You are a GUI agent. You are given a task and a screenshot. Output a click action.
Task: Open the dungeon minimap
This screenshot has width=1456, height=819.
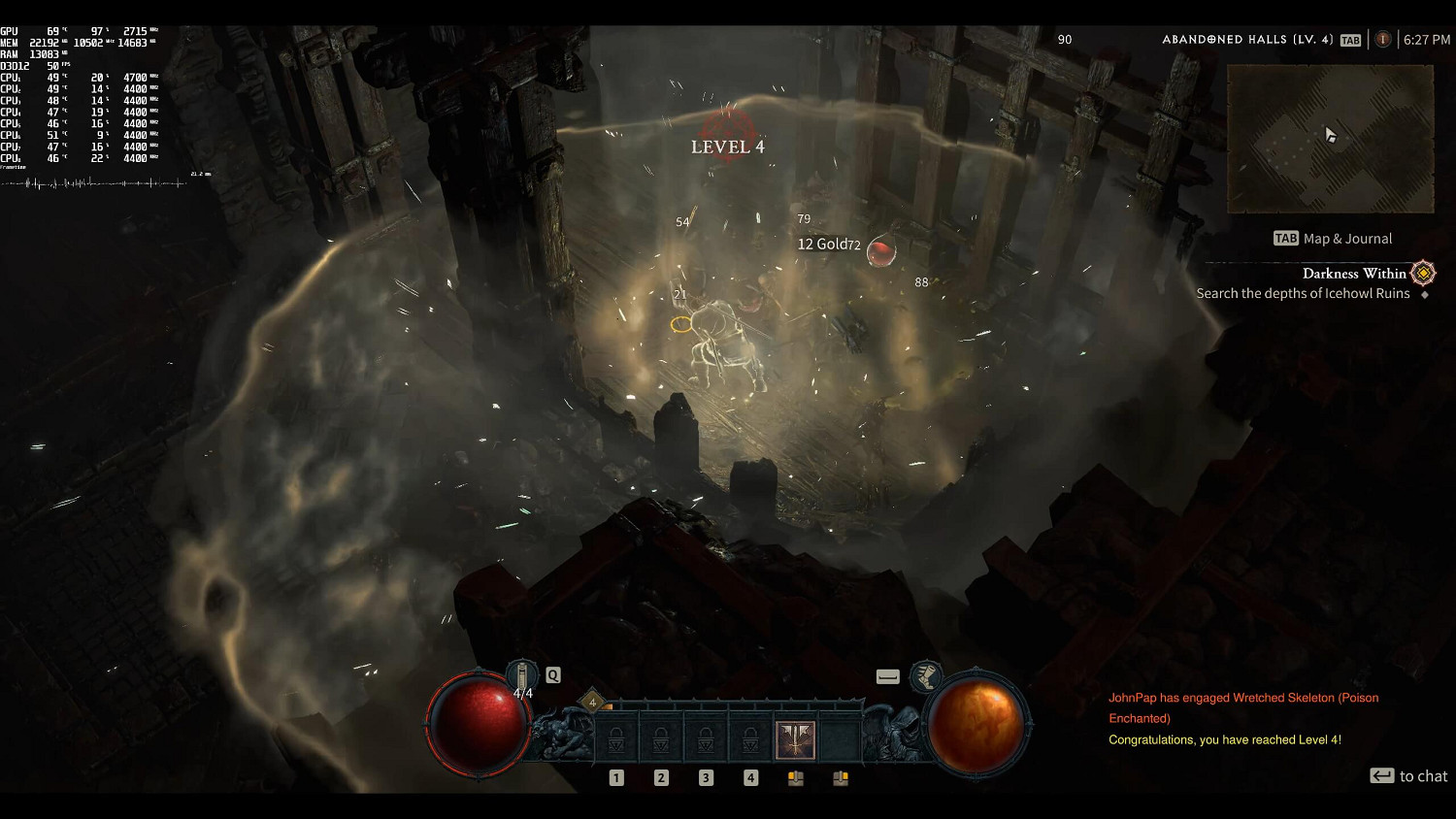tap(1330, 139)
